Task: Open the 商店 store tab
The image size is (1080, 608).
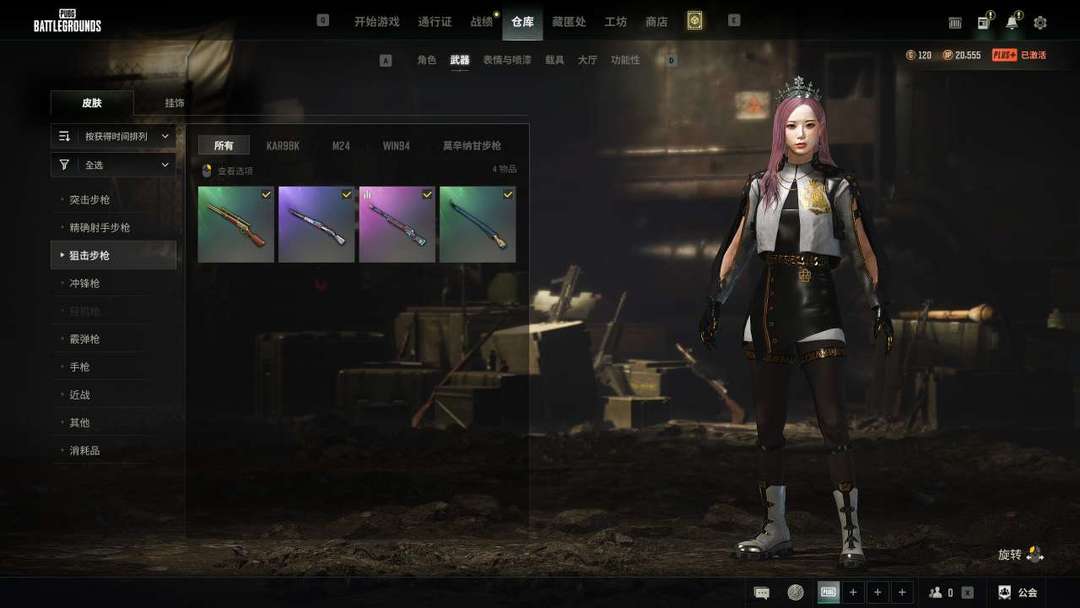Action: (656, 22)
